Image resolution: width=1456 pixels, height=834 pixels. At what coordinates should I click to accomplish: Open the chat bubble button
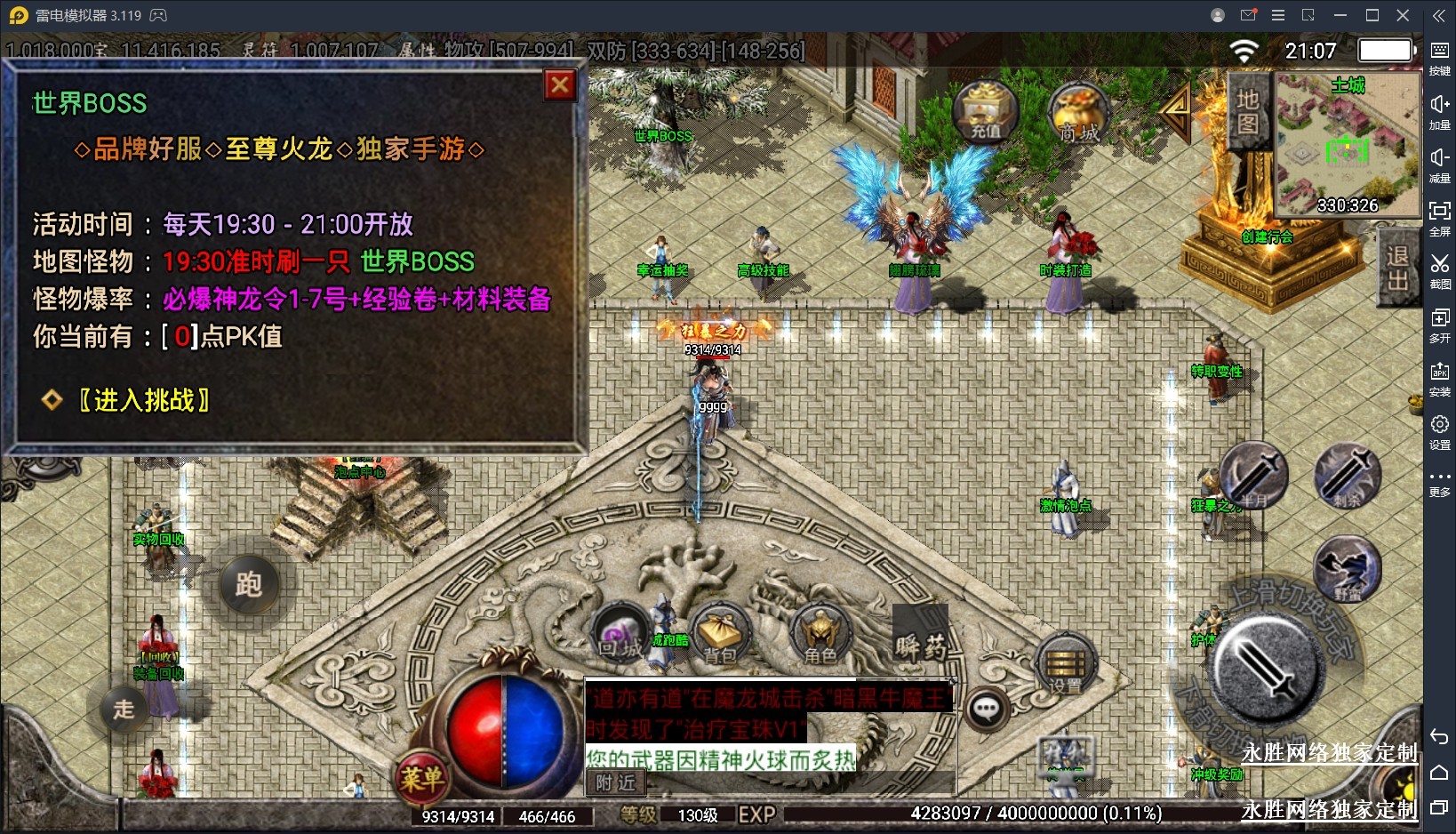[x=987, y=709]
